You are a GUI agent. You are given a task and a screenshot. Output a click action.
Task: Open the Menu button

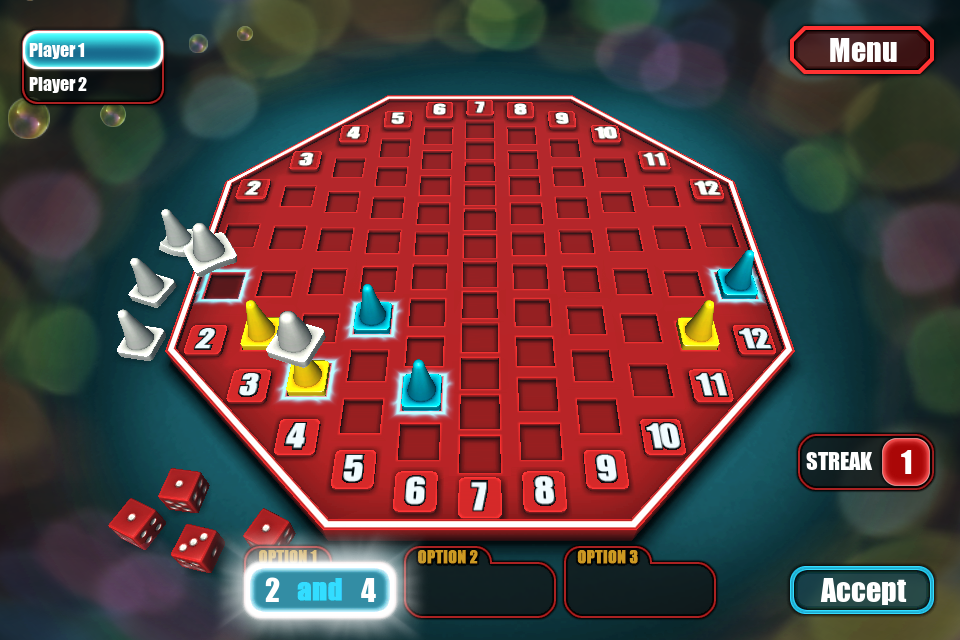pyautogui.click(x=862, y=50)
